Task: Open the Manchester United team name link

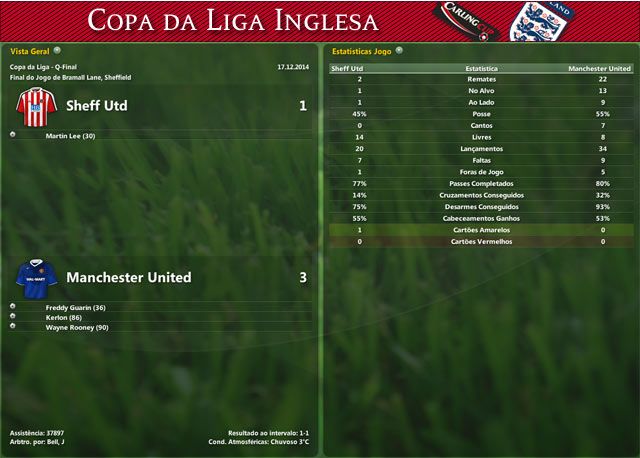Action: pos(128,277)
